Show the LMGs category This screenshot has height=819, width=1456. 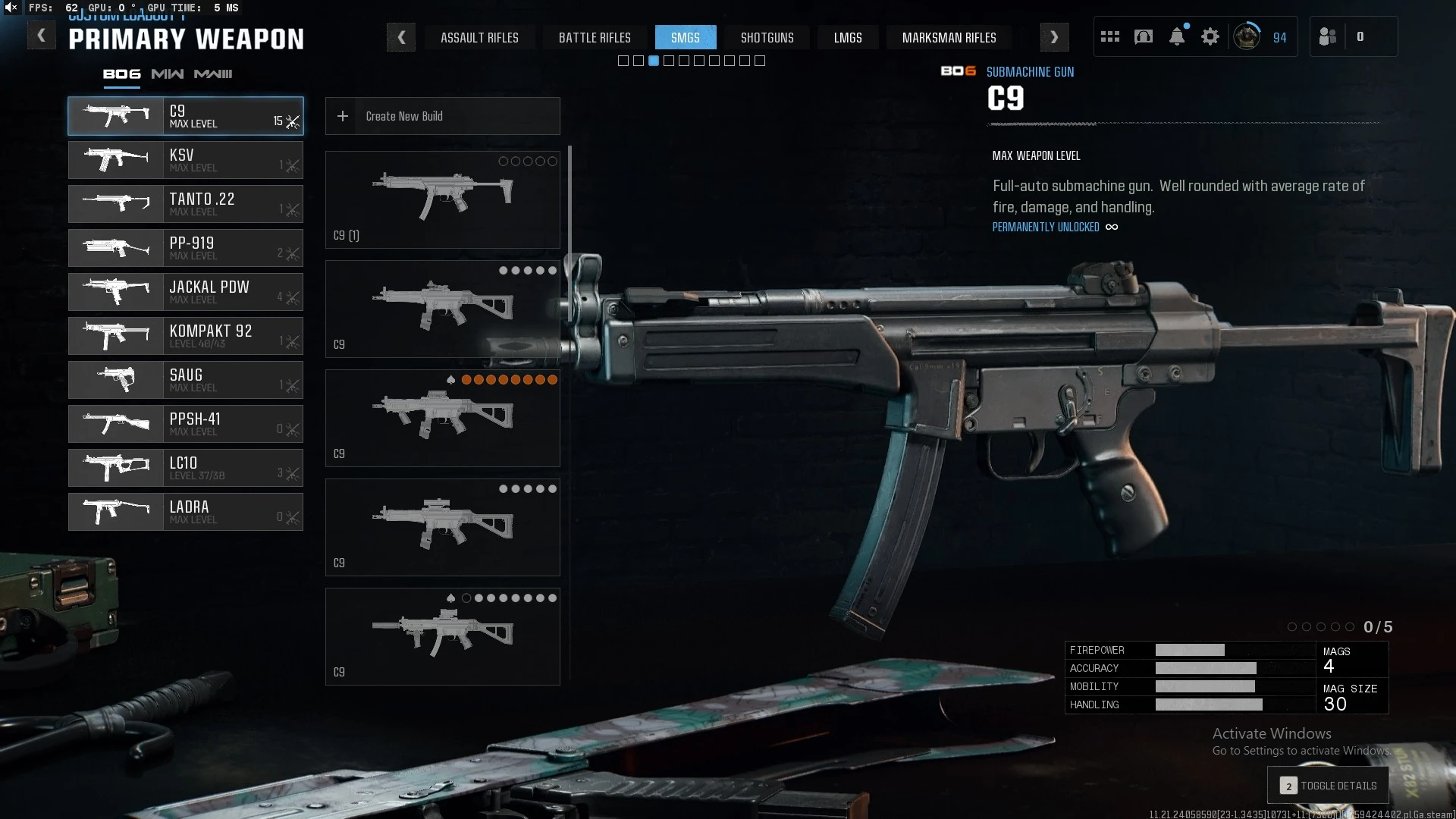tap(848, 37)
